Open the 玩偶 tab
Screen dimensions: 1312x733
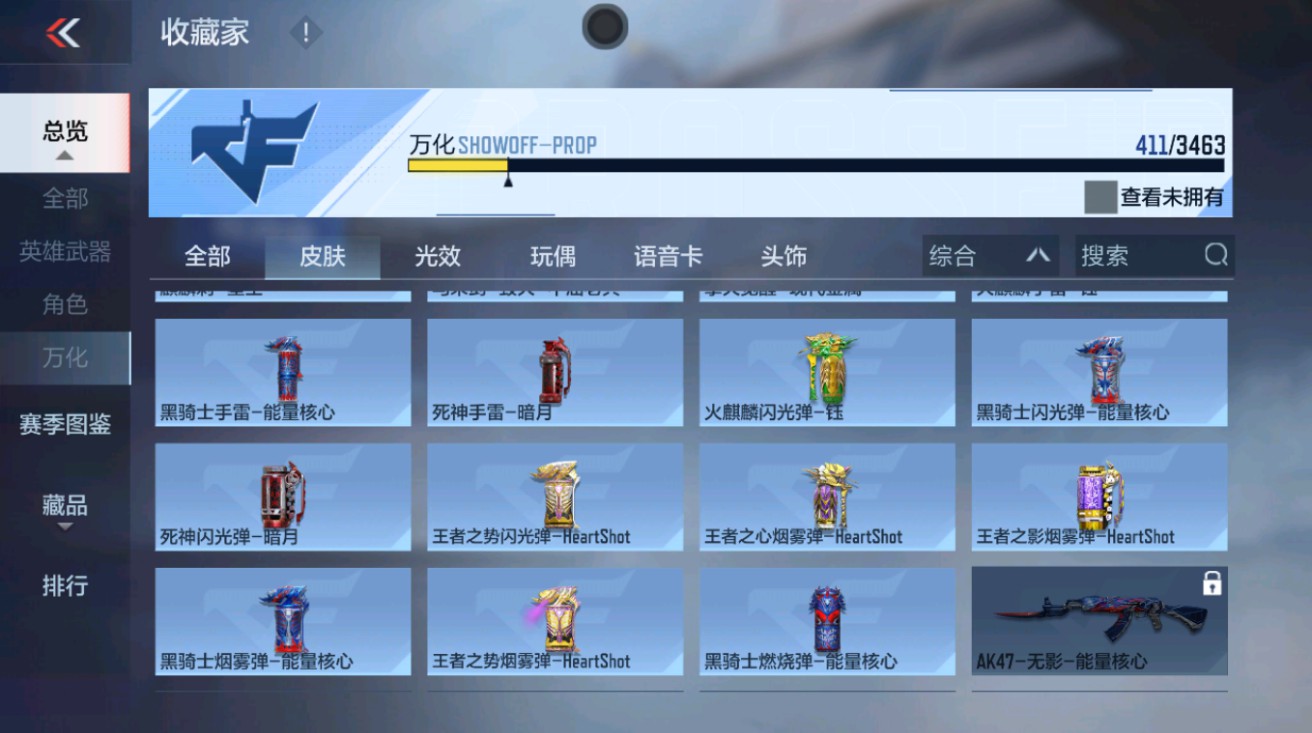coord(553,256)
